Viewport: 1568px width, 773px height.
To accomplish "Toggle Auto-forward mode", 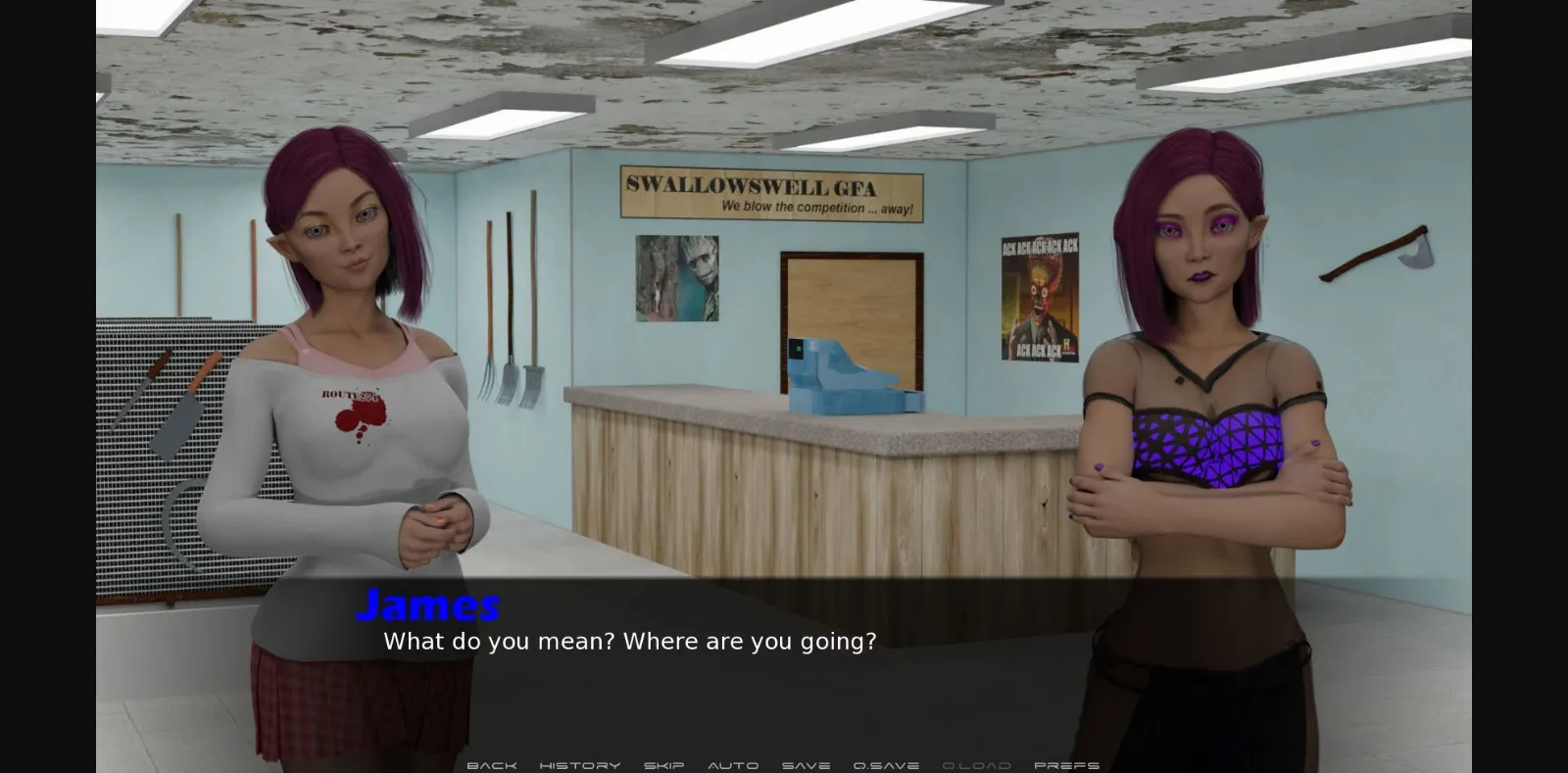I will point(733,765).
